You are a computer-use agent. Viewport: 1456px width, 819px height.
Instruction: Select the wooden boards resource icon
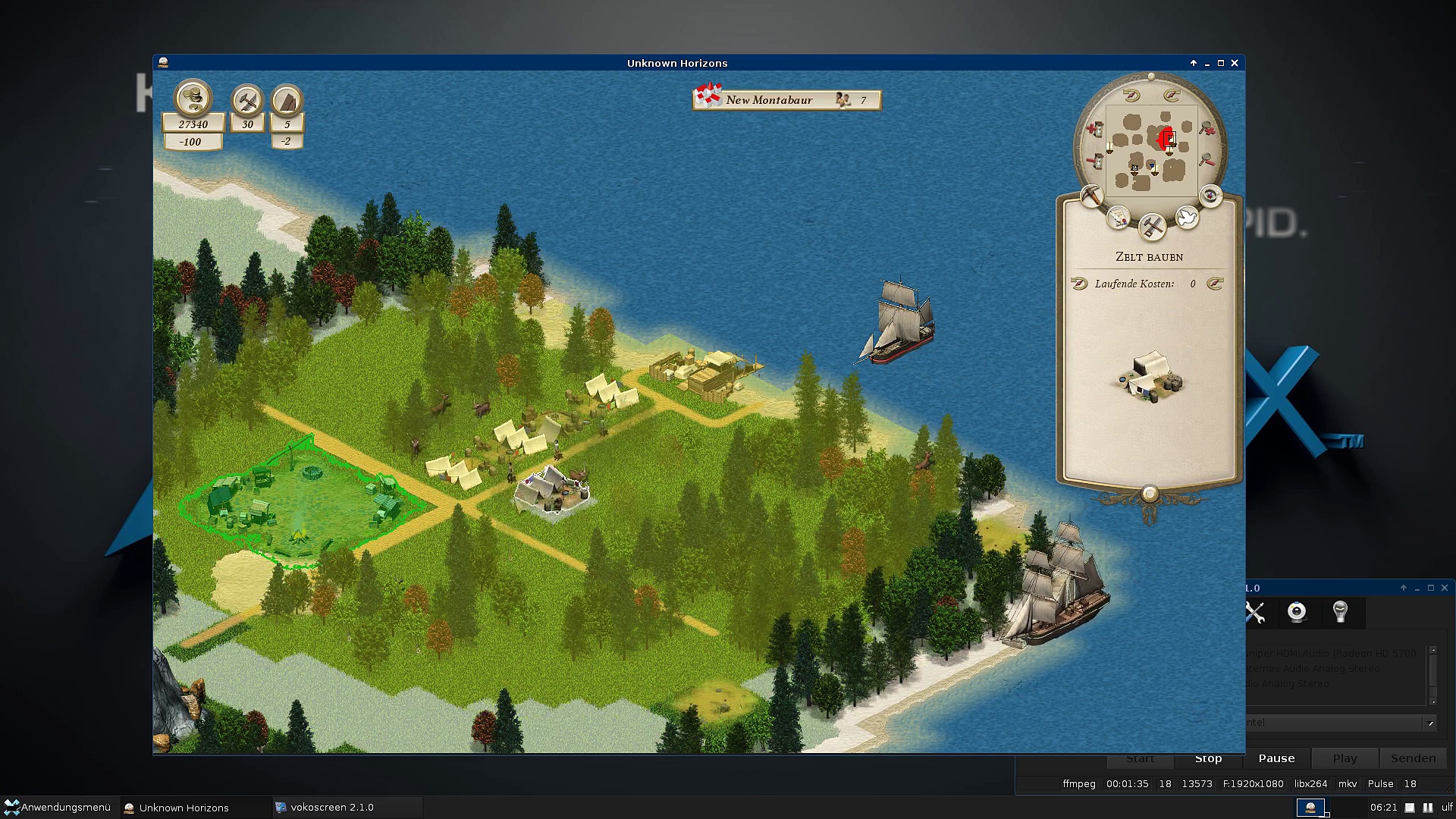(287, 100)
